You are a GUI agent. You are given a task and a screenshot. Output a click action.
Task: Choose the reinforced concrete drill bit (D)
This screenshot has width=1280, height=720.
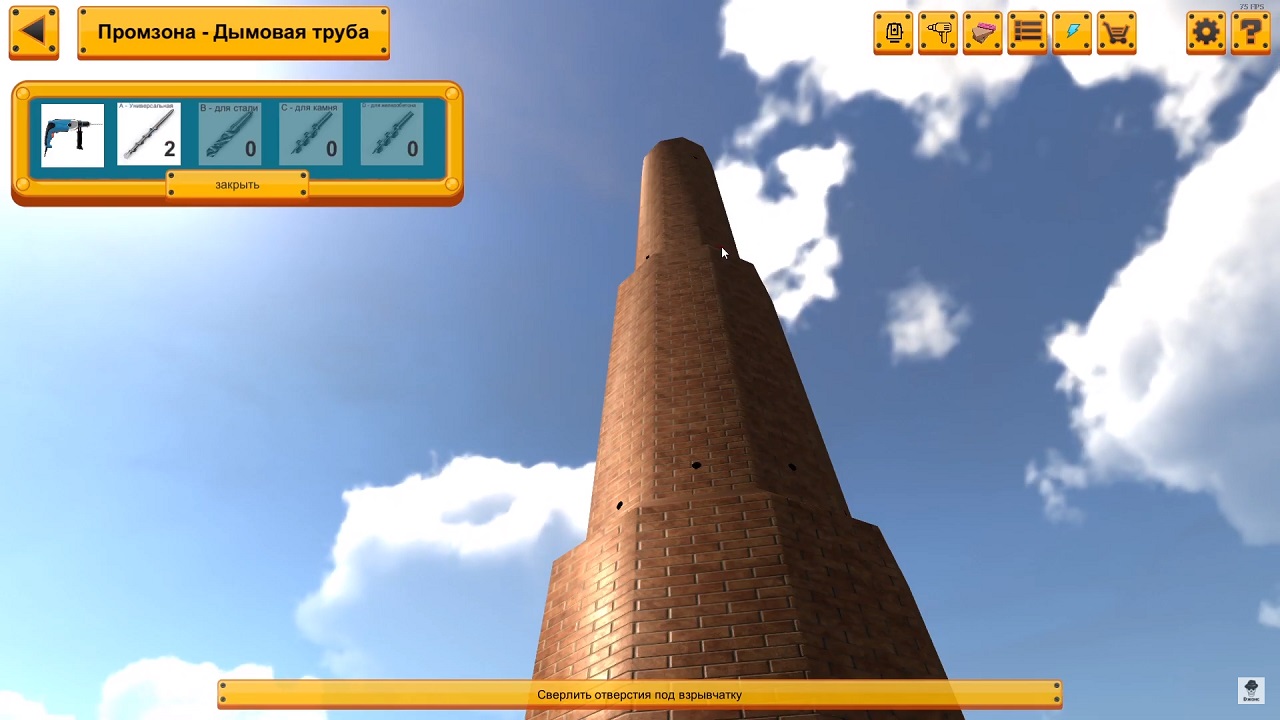tap(391, 134)
